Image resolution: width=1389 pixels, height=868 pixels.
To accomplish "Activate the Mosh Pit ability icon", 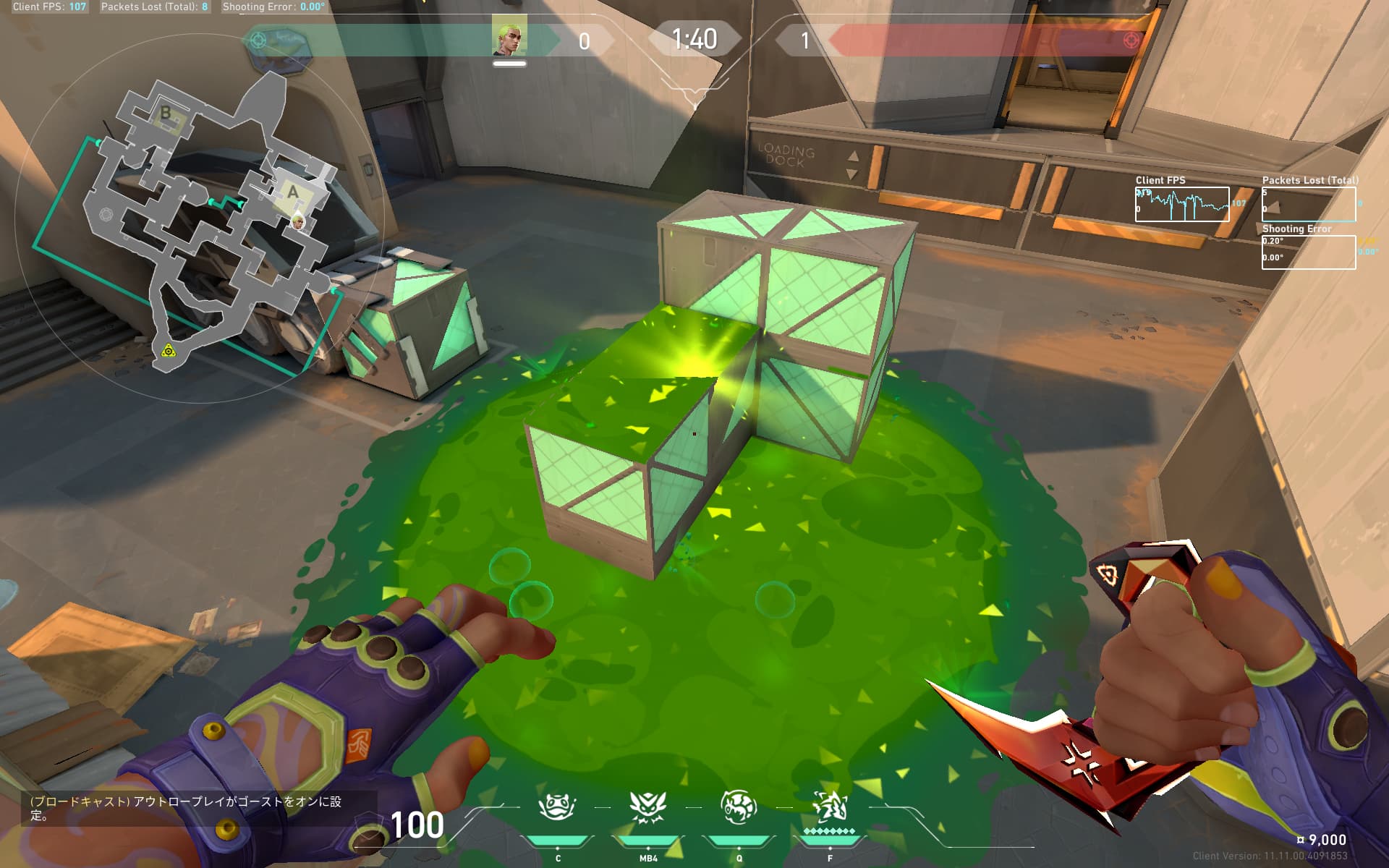I will pyautogui.click(x=557, y=807).
